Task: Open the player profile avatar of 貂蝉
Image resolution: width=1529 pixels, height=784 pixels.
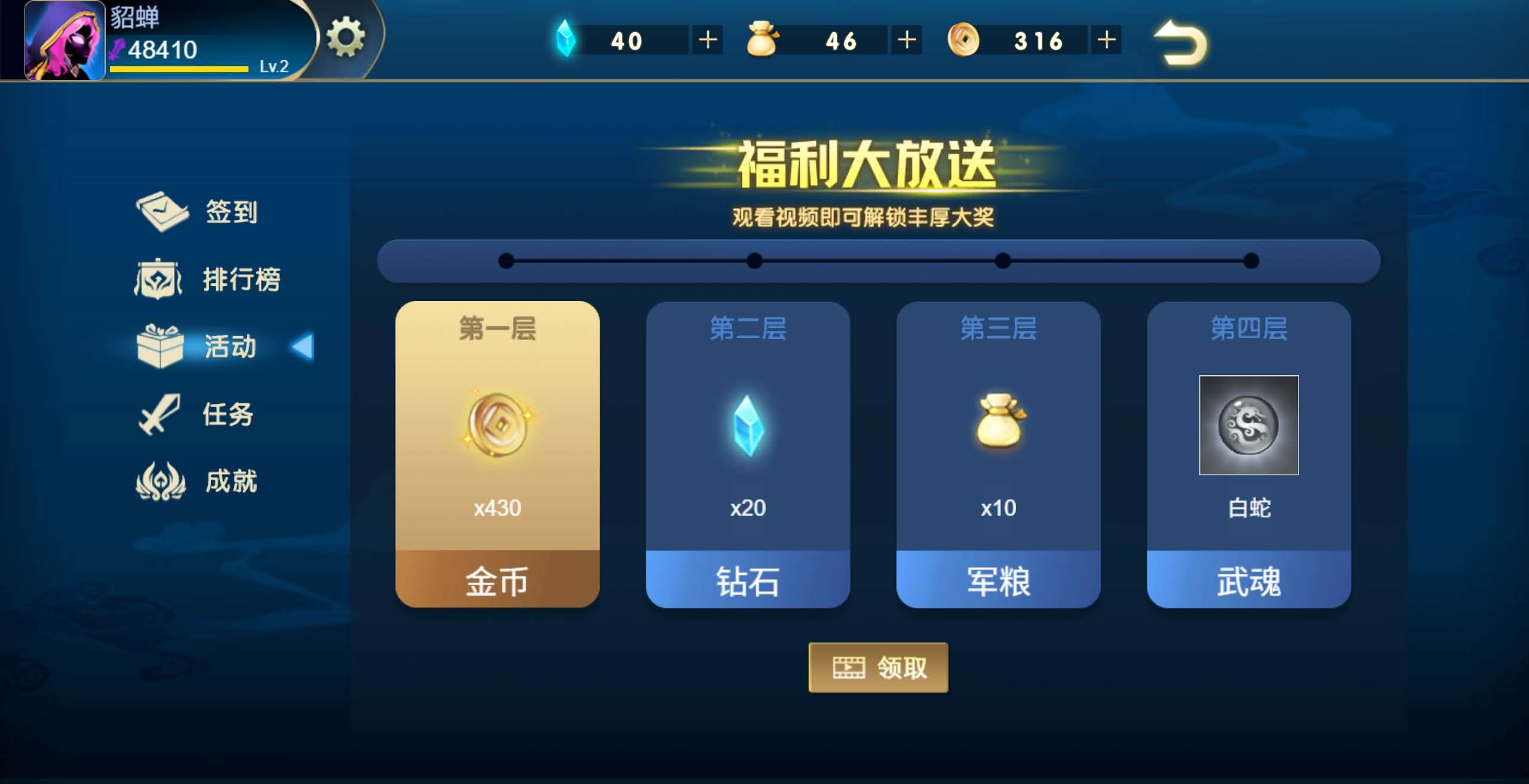Action: click(63, 42)
